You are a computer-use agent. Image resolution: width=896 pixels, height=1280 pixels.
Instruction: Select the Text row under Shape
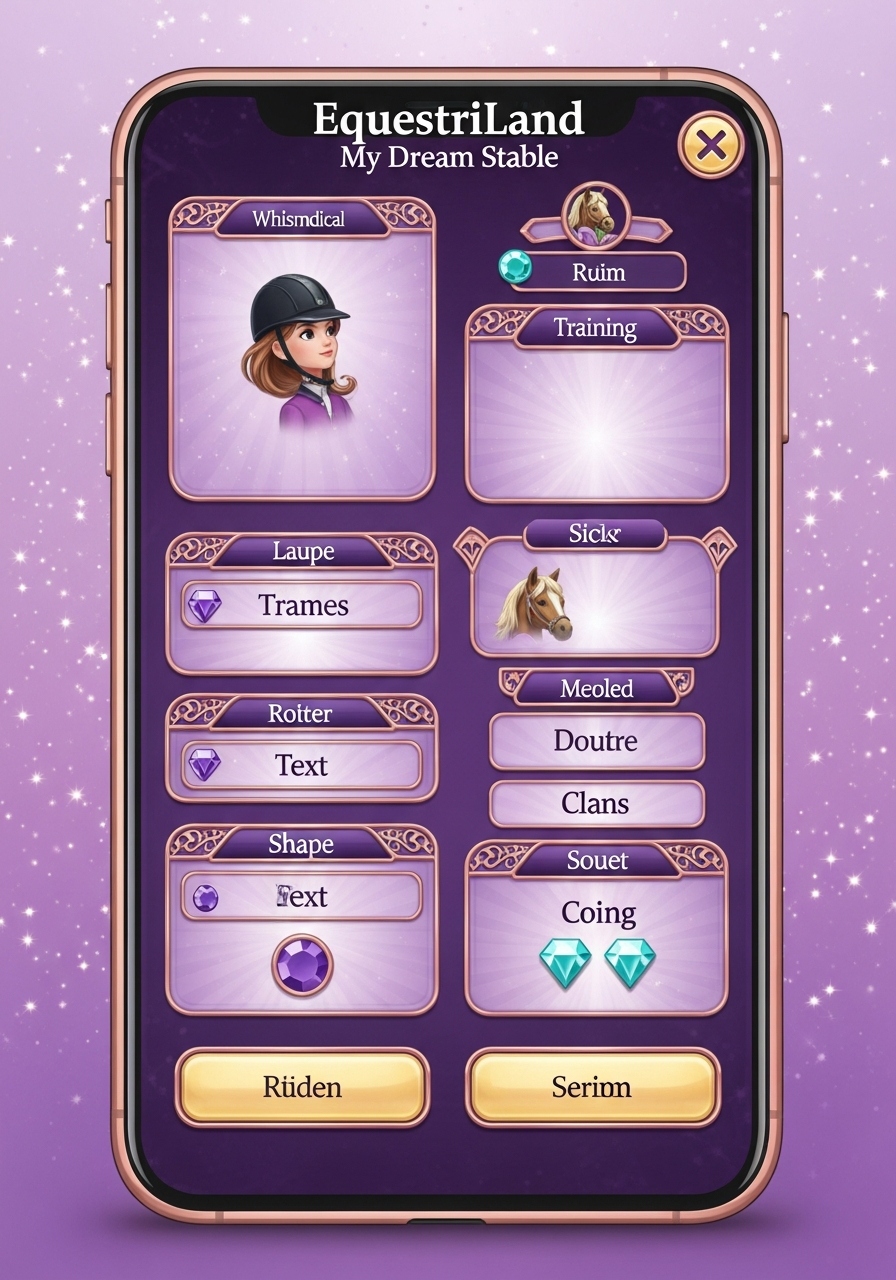(301, 896)
